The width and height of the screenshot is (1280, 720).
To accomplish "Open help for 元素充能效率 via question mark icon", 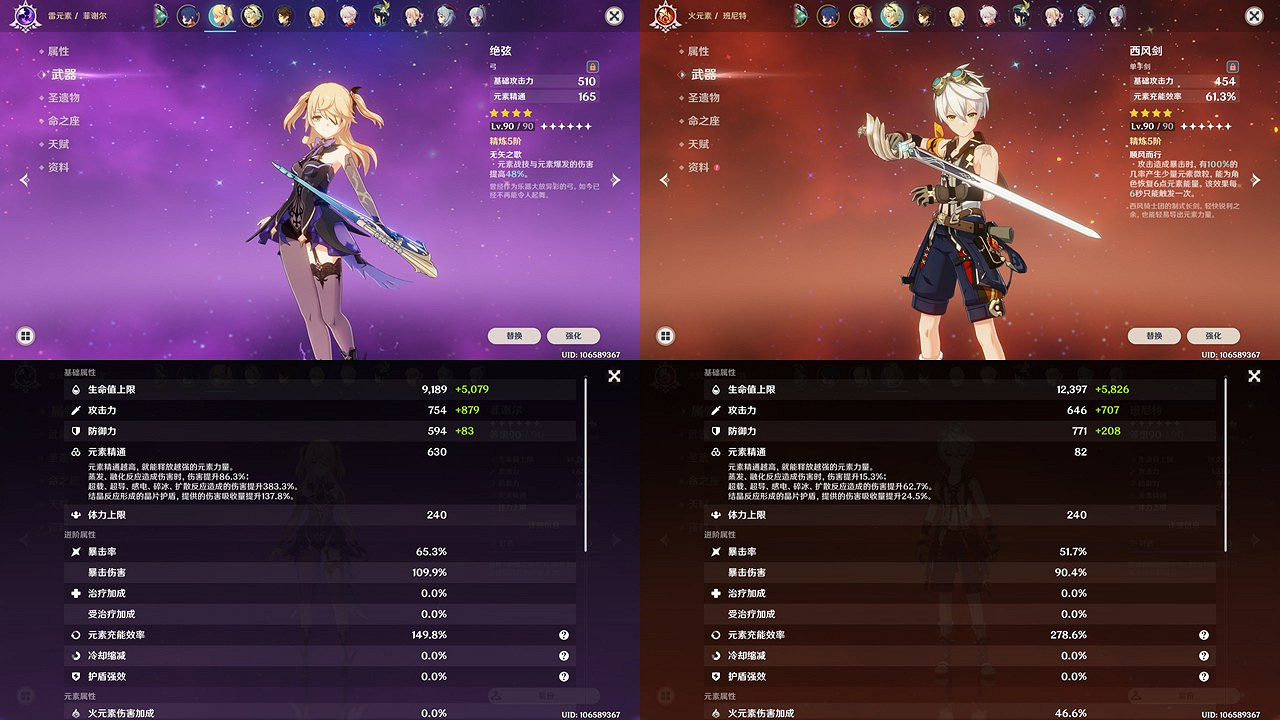I will tap(563, 634).
